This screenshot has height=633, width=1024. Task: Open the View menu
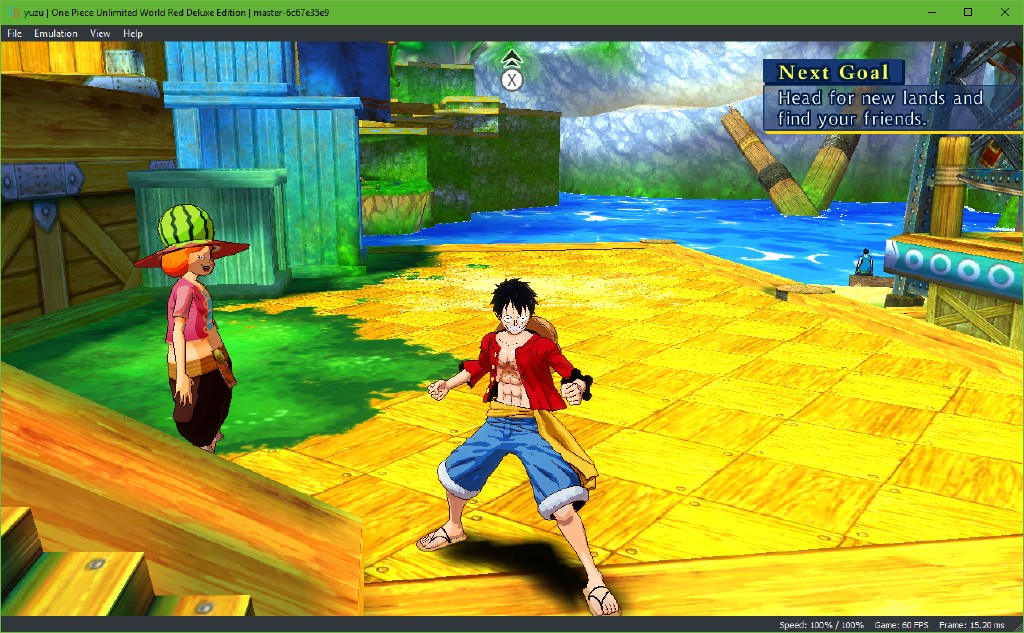tap(100, 33)
